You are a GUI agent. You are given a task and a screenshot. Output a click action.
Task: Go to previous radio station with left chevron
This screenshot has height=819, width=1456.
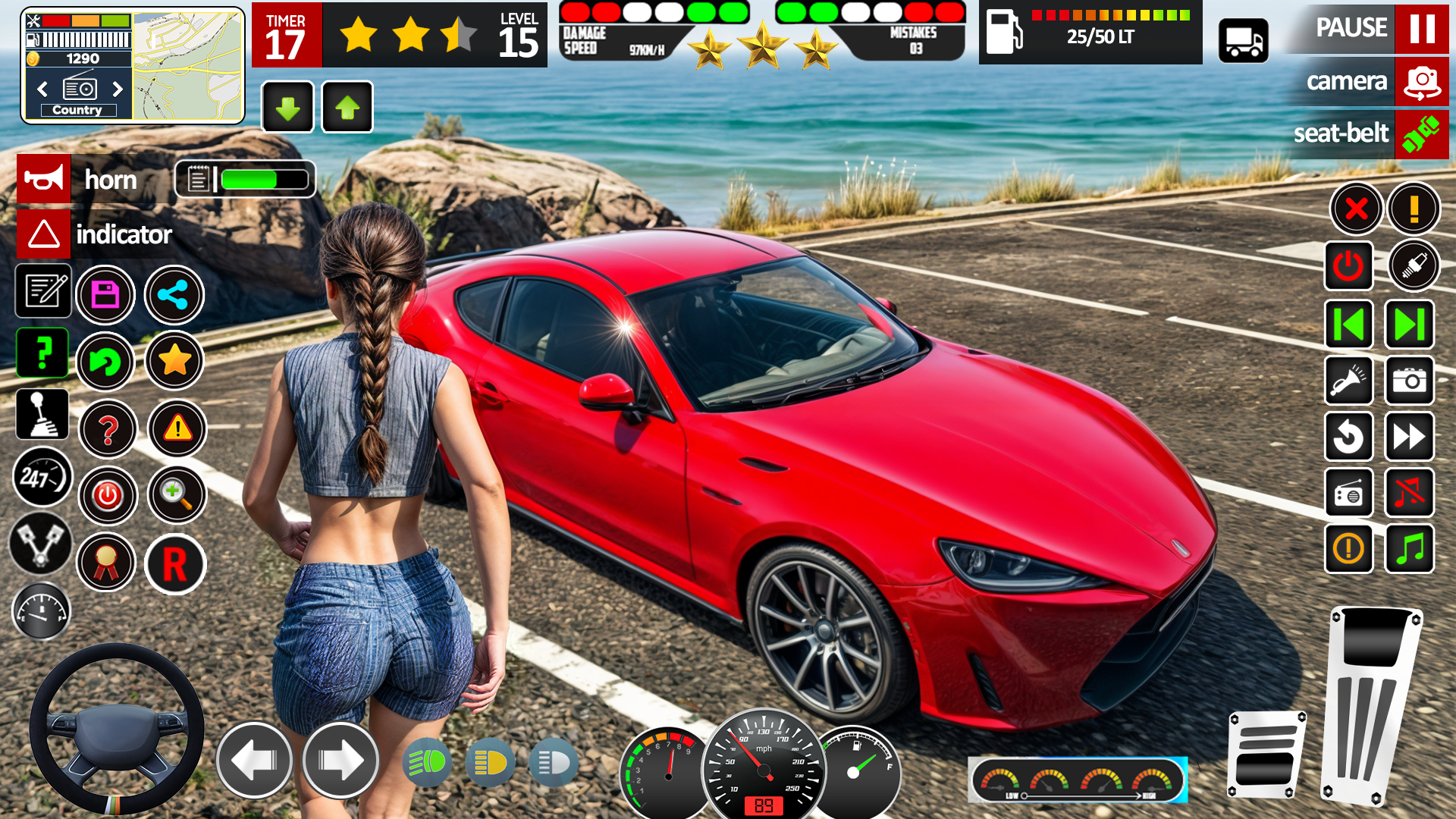42,89
